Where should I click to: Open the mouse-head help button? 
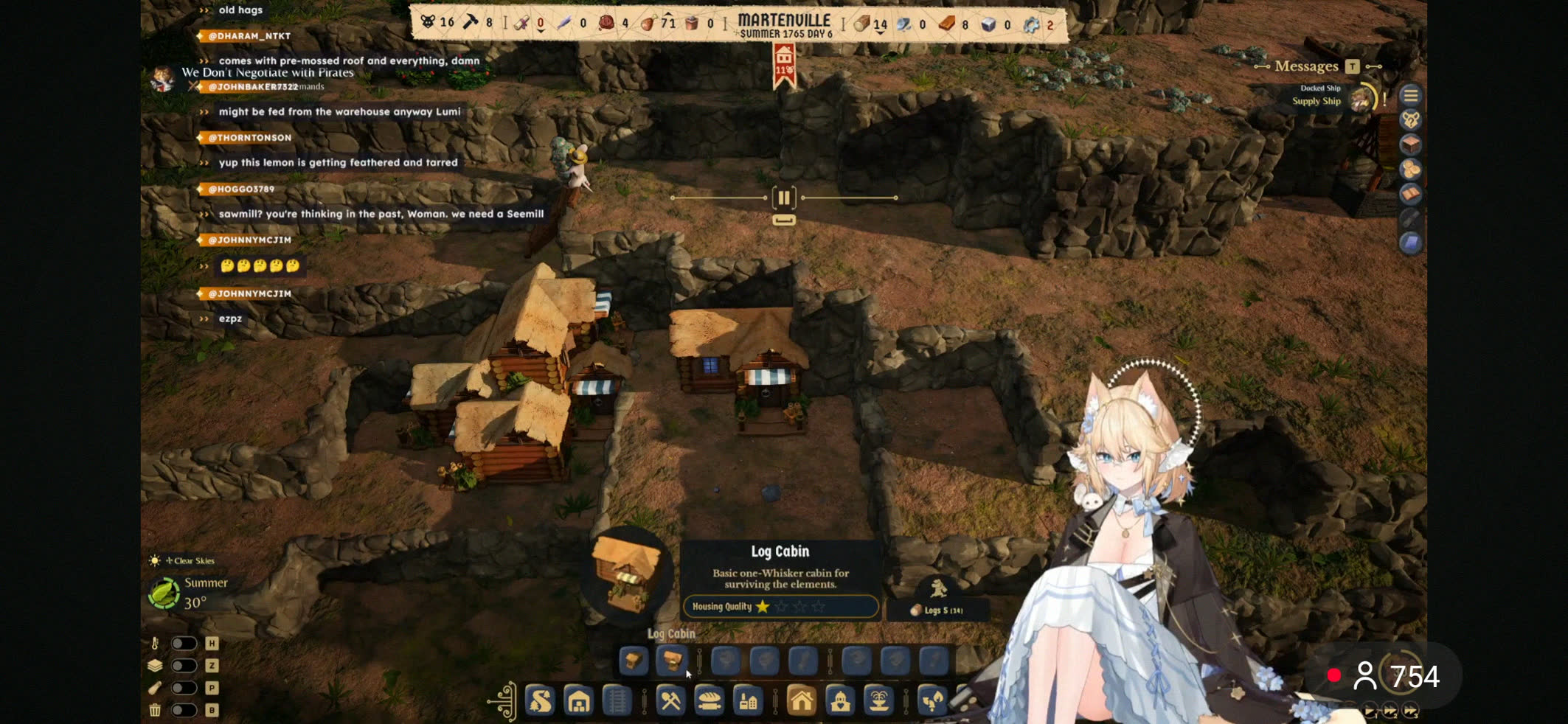click(x=1410, y=120)
